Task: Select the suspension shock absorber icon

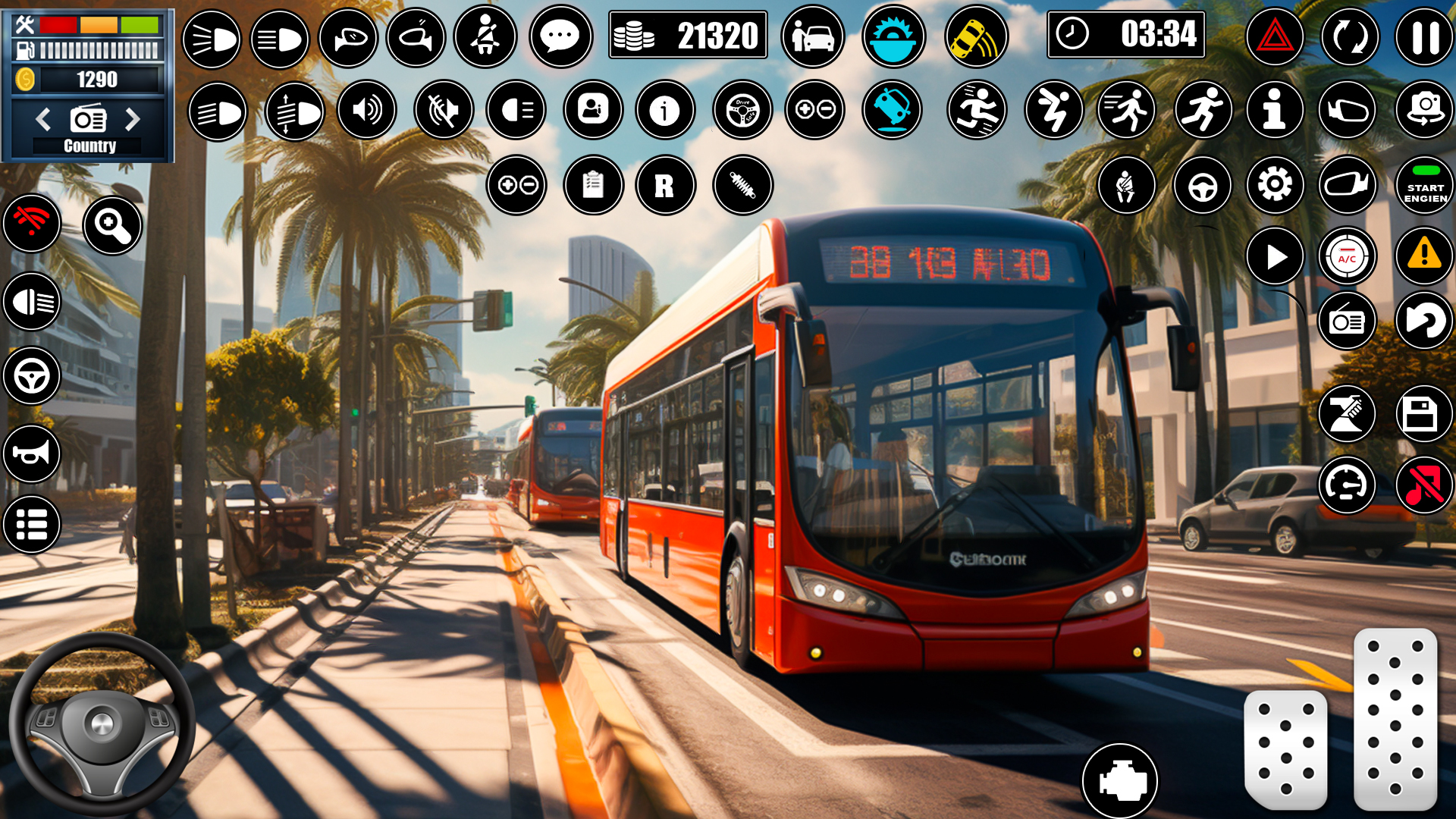Action: [742, 185]
